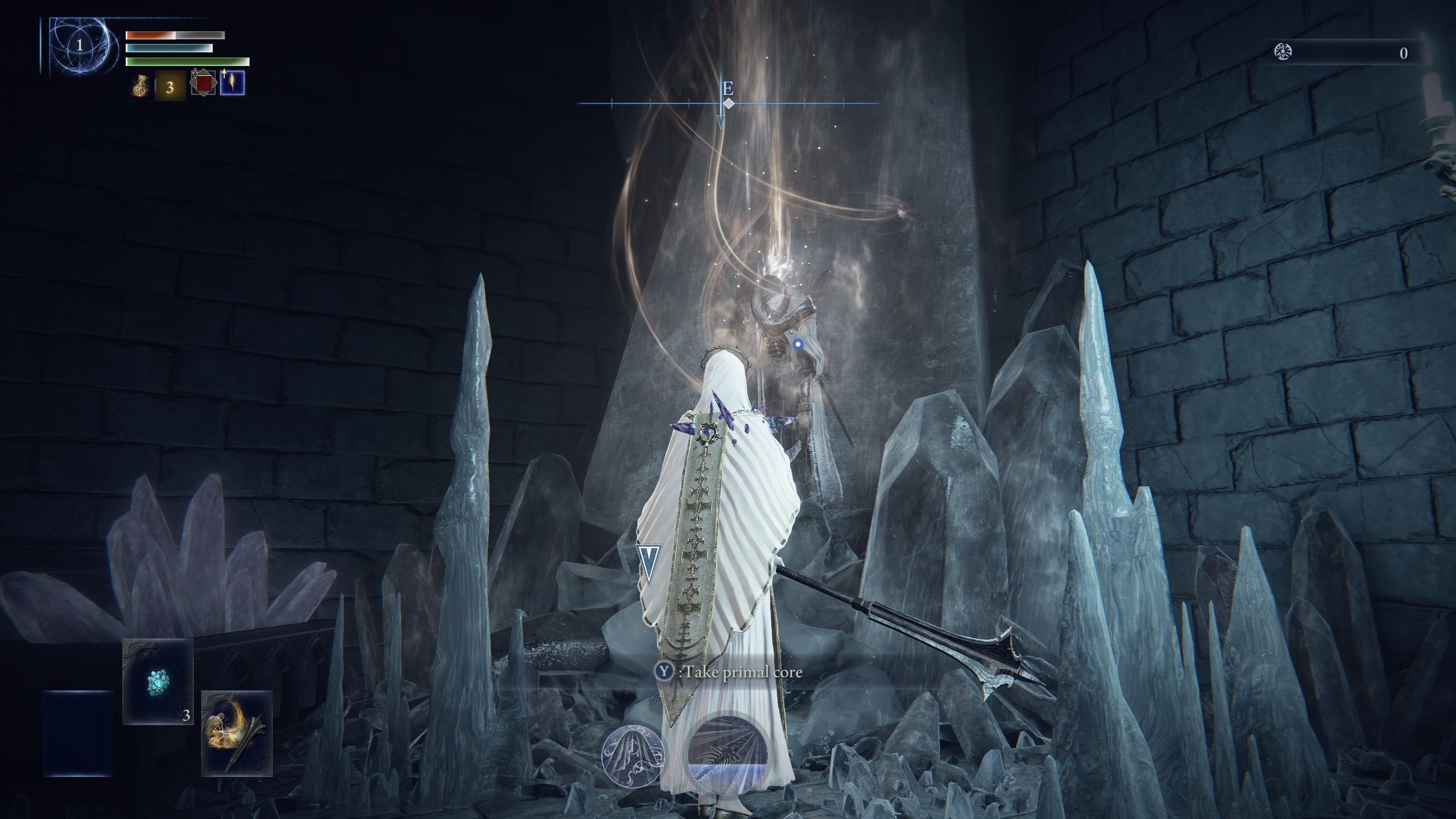
Task: Toggle the down-arrow quick slot selector
Action: tap(195, 73)
